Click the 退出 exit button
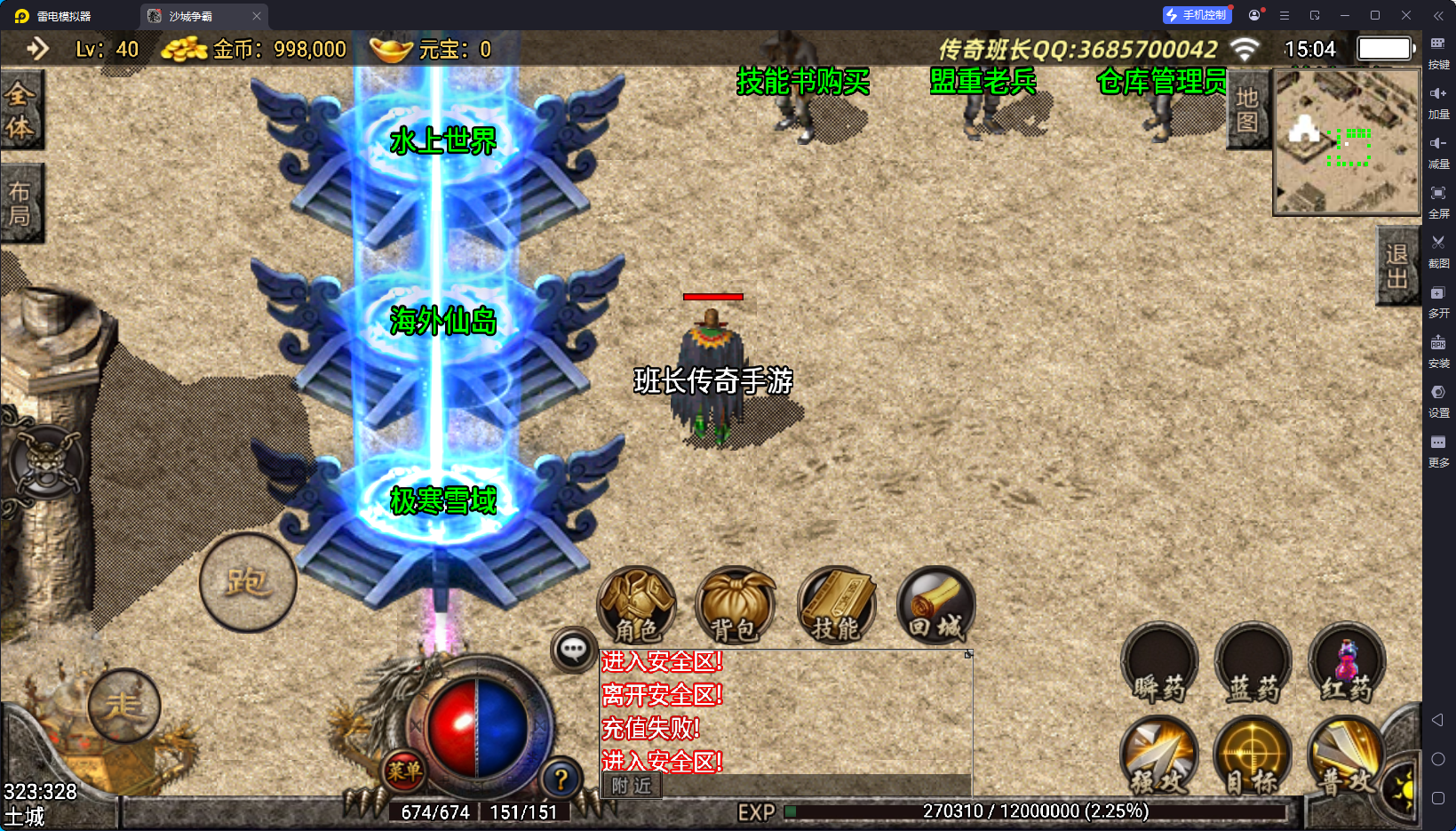This screenshot has height=831, width=1456. click(1396, 267)
